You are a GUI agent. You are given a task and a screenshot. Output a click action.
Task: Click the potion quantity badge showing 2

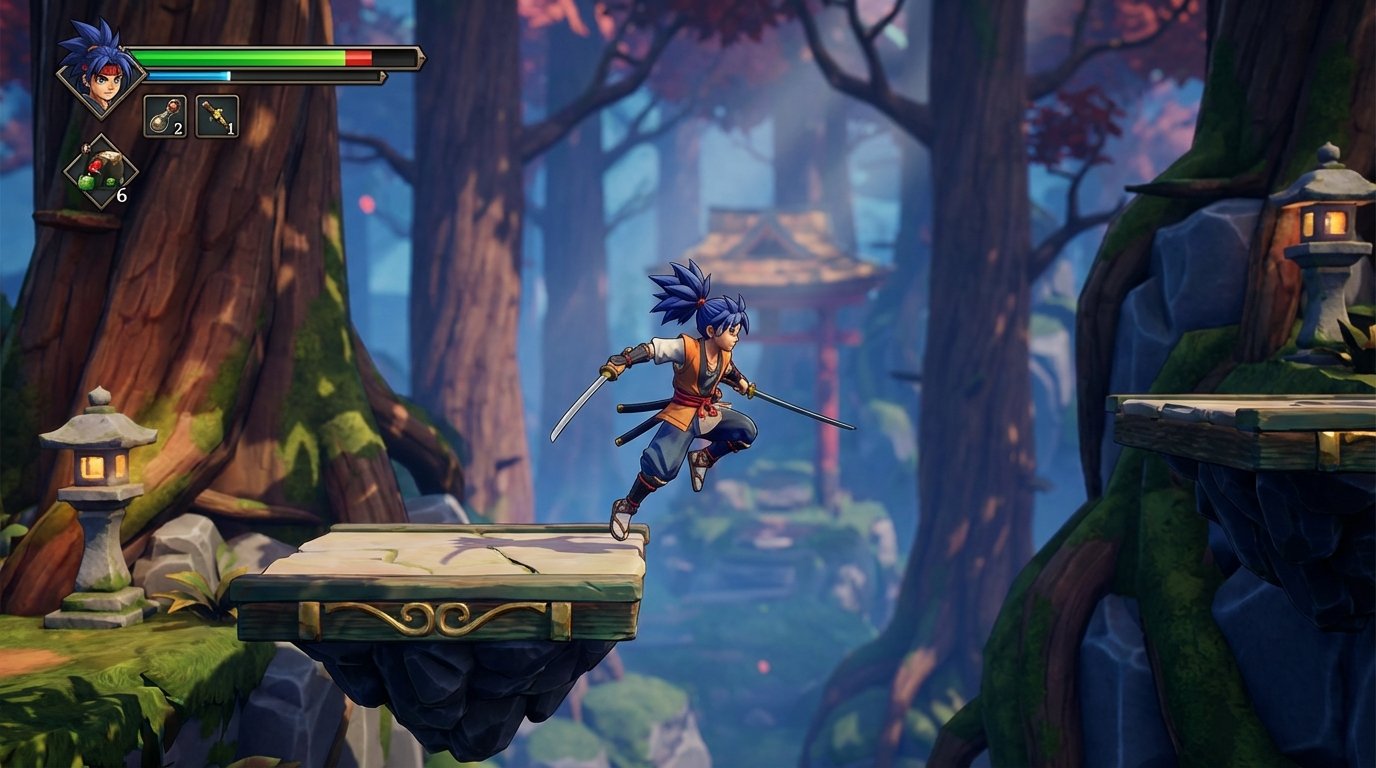tap(180, 128)
